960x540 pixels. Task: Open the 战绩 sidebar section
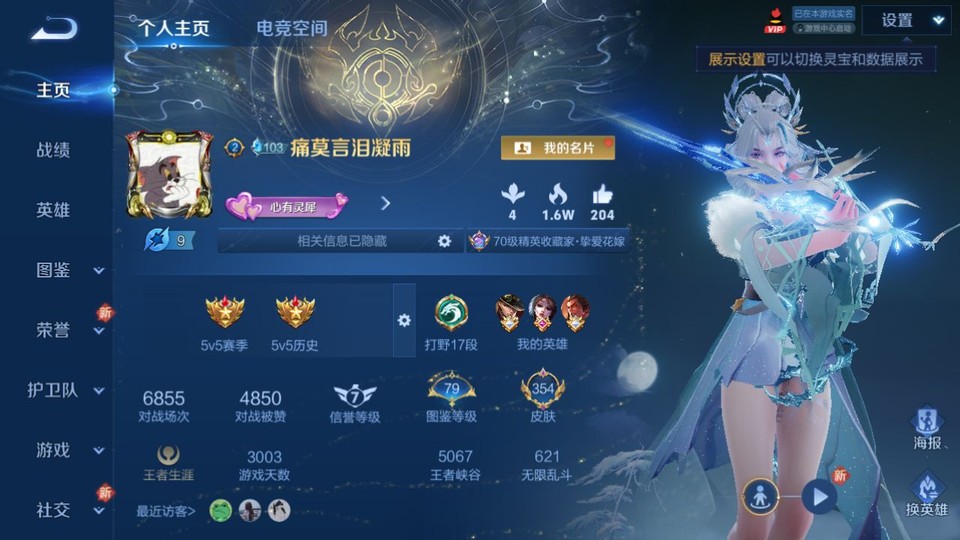(53, 150)
